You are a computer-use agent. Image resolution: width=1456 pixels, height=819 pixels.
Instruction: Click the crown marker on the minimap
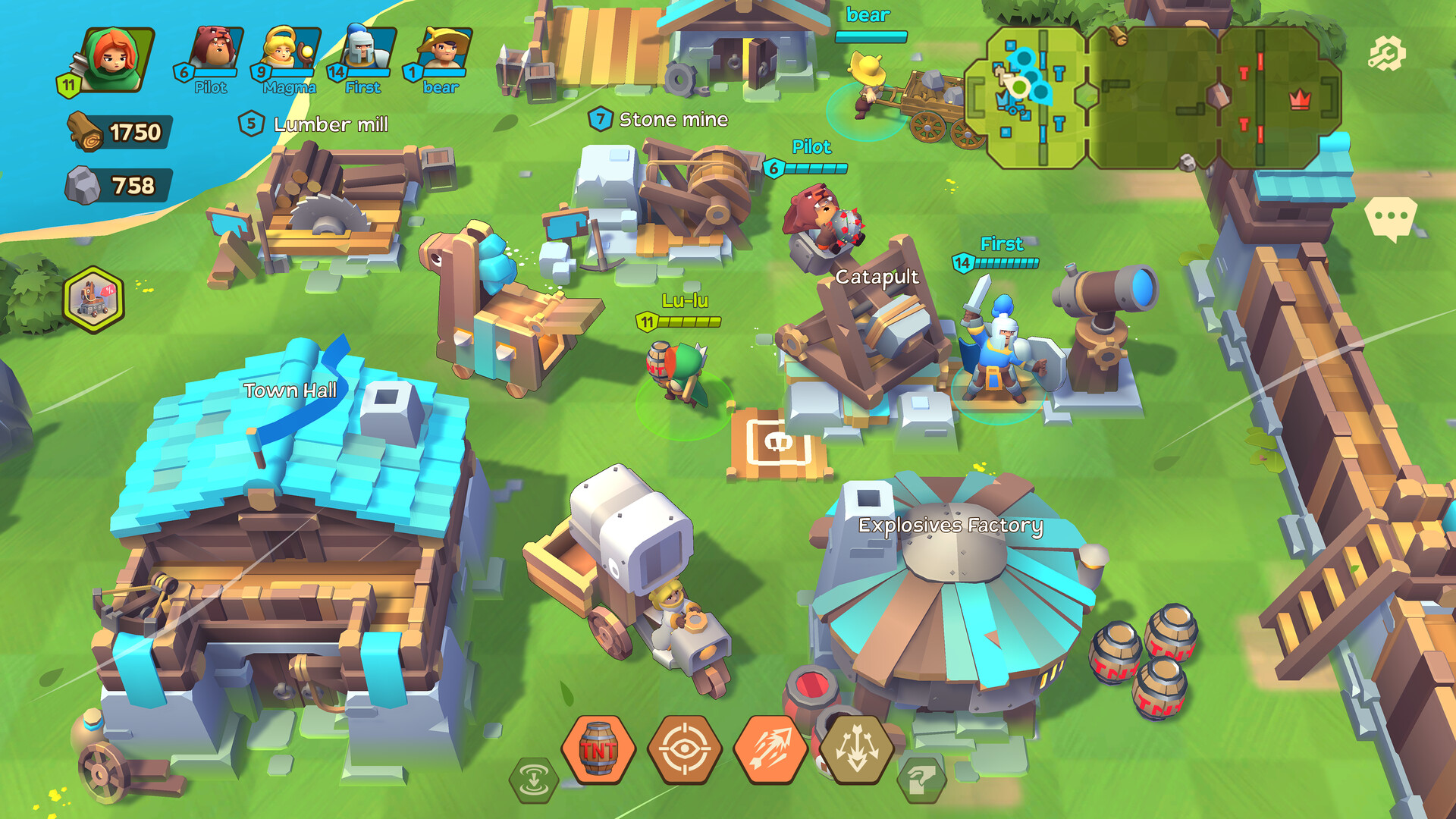1299,99
